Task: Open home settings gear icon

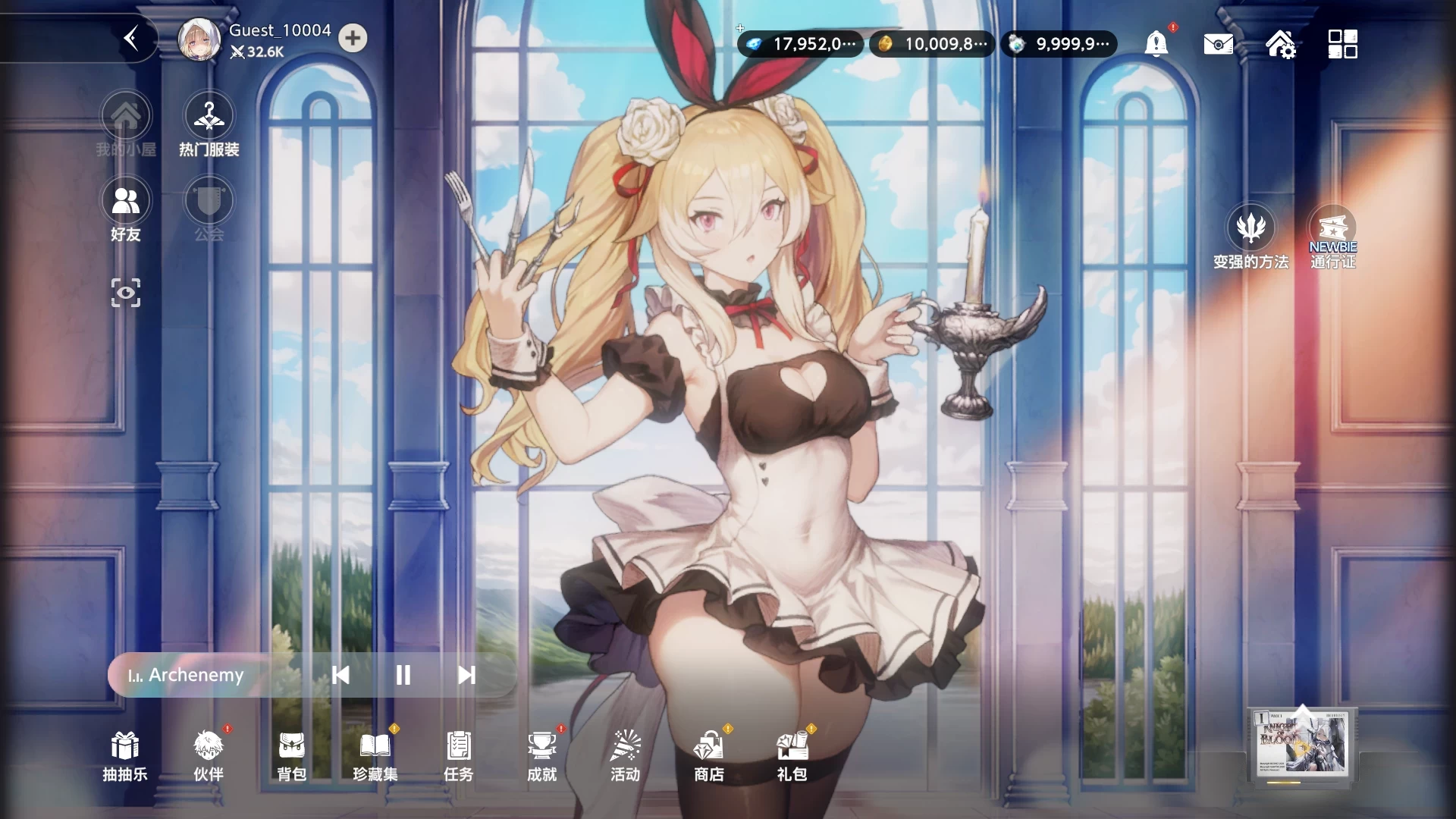Action: [x=1280, y=44]
